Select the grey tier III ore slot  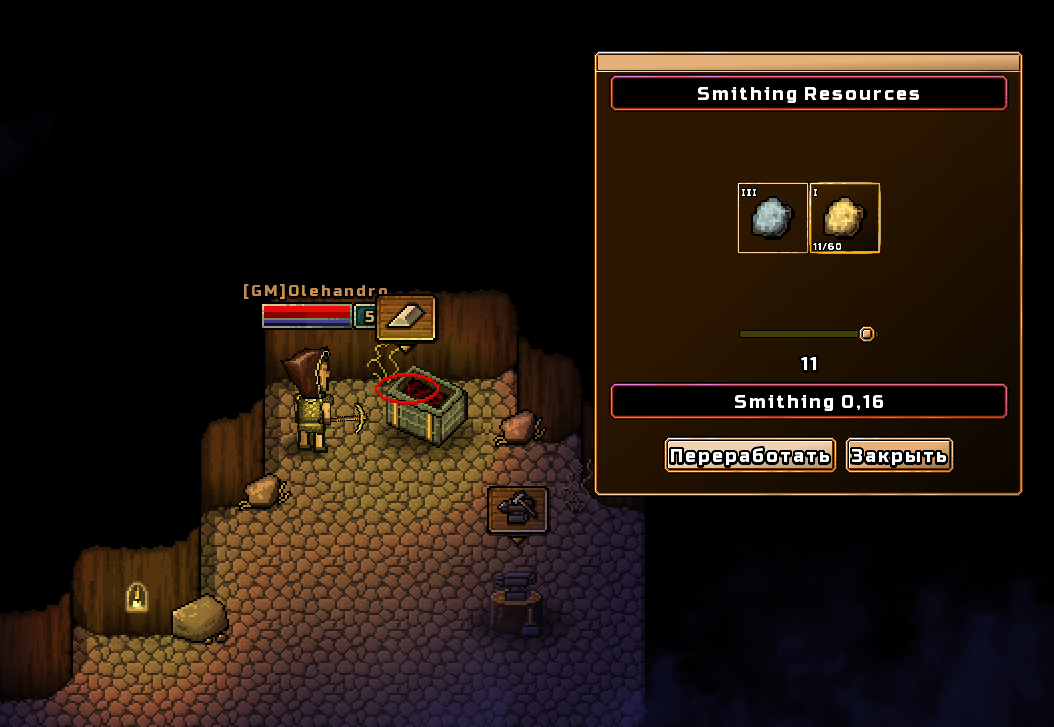(772, 217)
